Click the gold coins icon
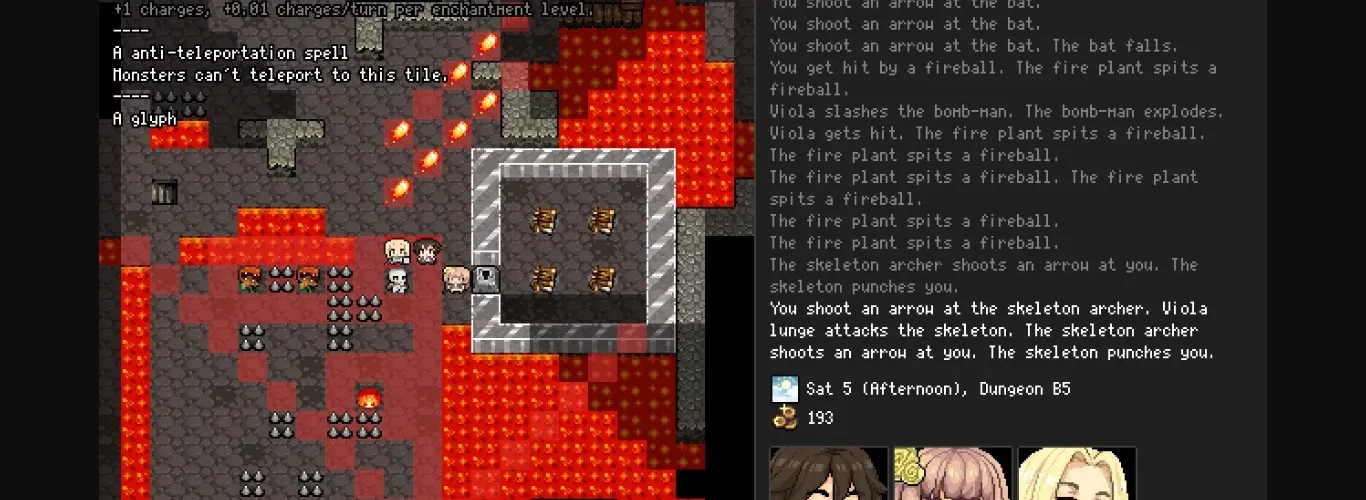This screenshot has height=500, width=1366. (x=785, y=418)
